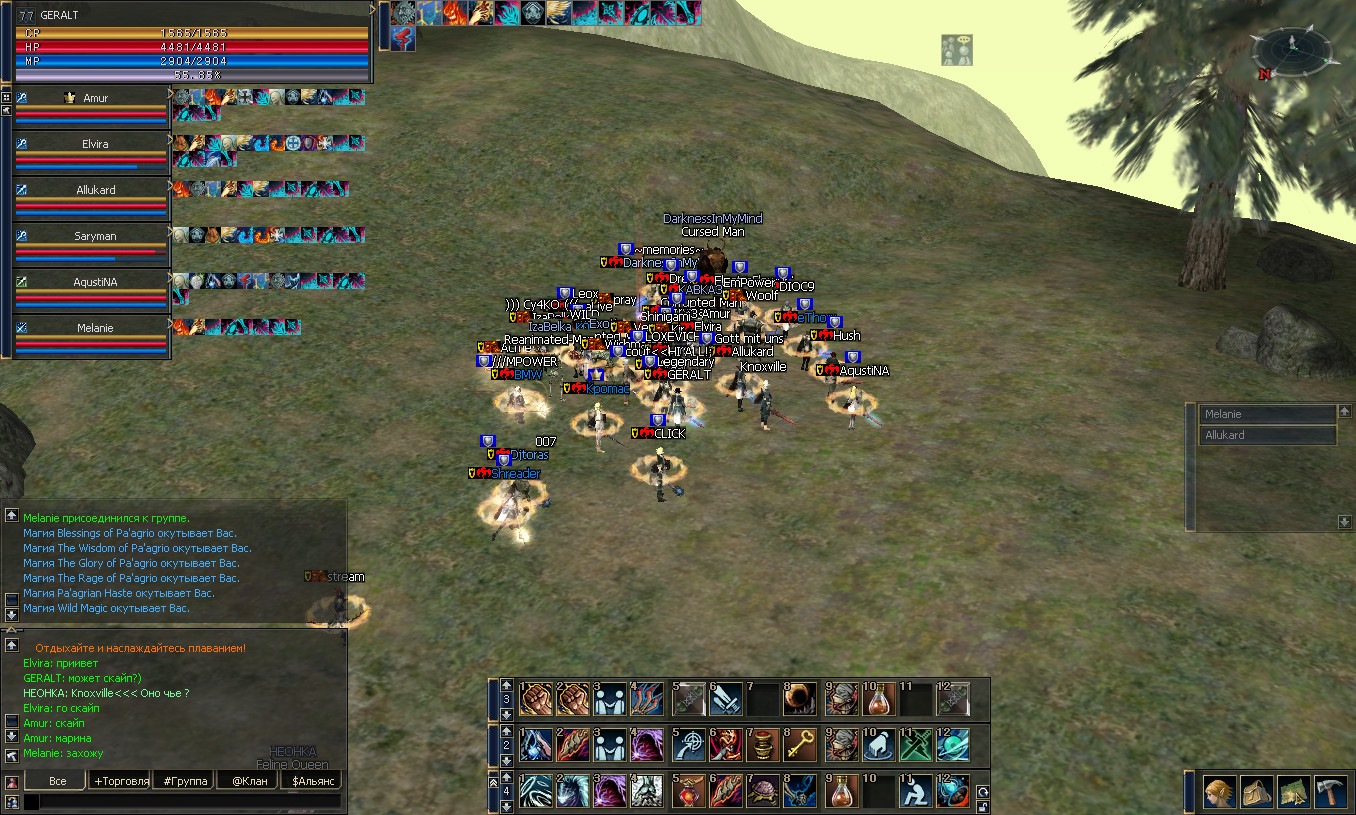Use the golden key hotbar item
The width and height of the screenshot is (1356, 815).
point(800,745)
